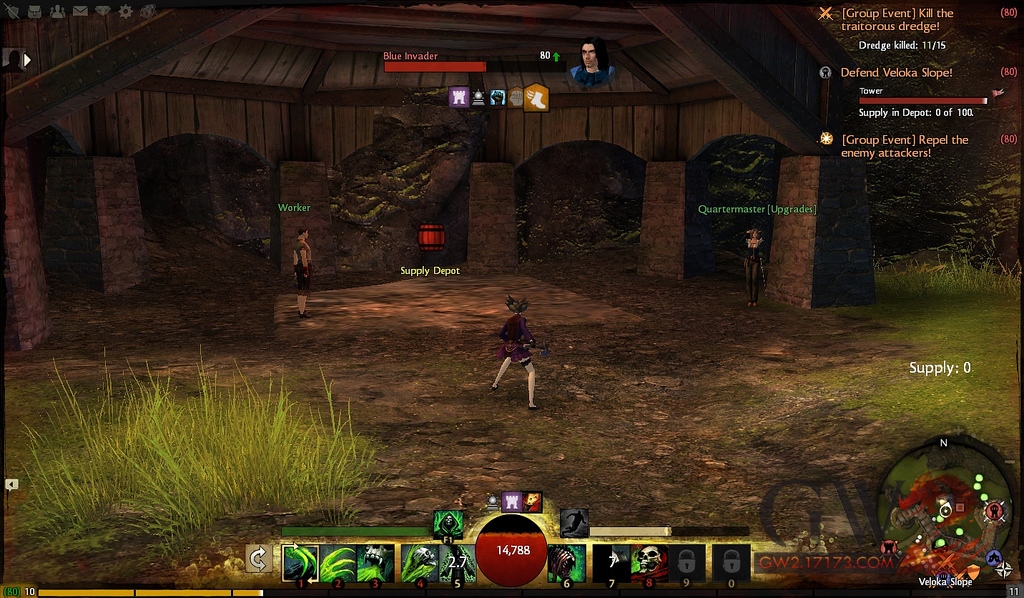Select the Repel the enemy attackers event

(x=904, y=146)
